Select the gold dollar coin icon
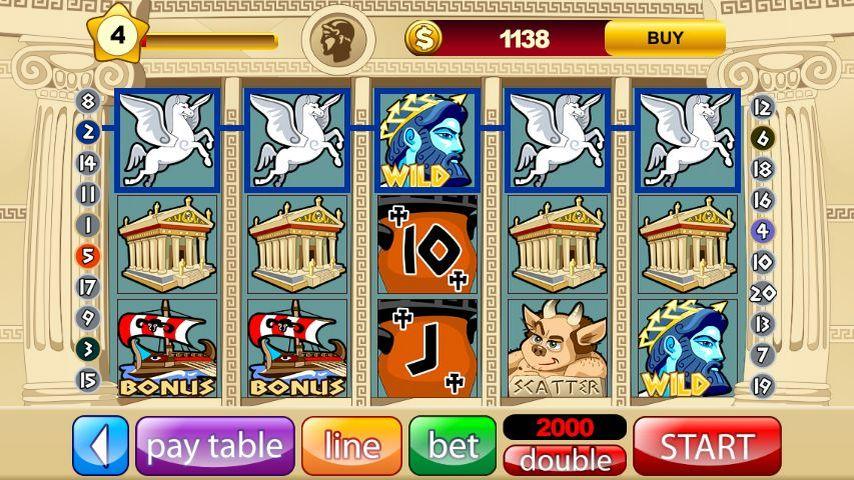 [423, 39]
